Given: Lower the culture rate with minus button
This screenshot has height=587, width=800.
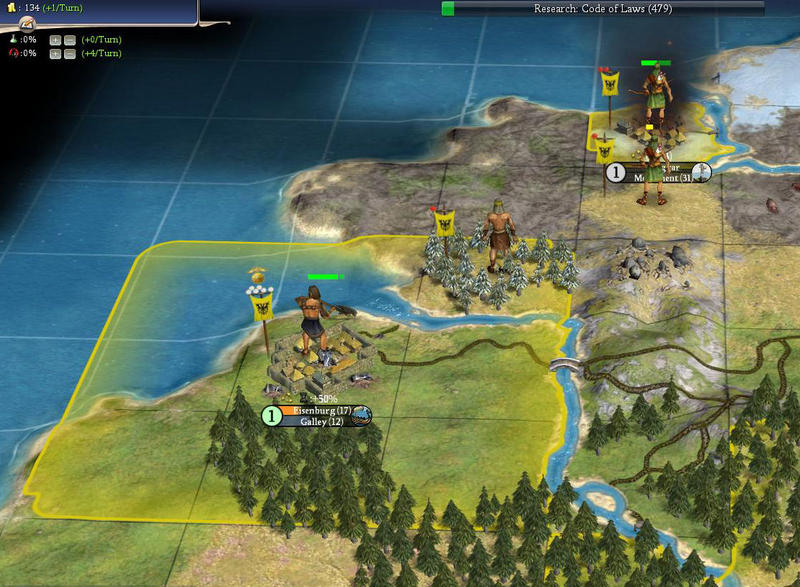Looking at the screenshot, I should tap(69, 53).
